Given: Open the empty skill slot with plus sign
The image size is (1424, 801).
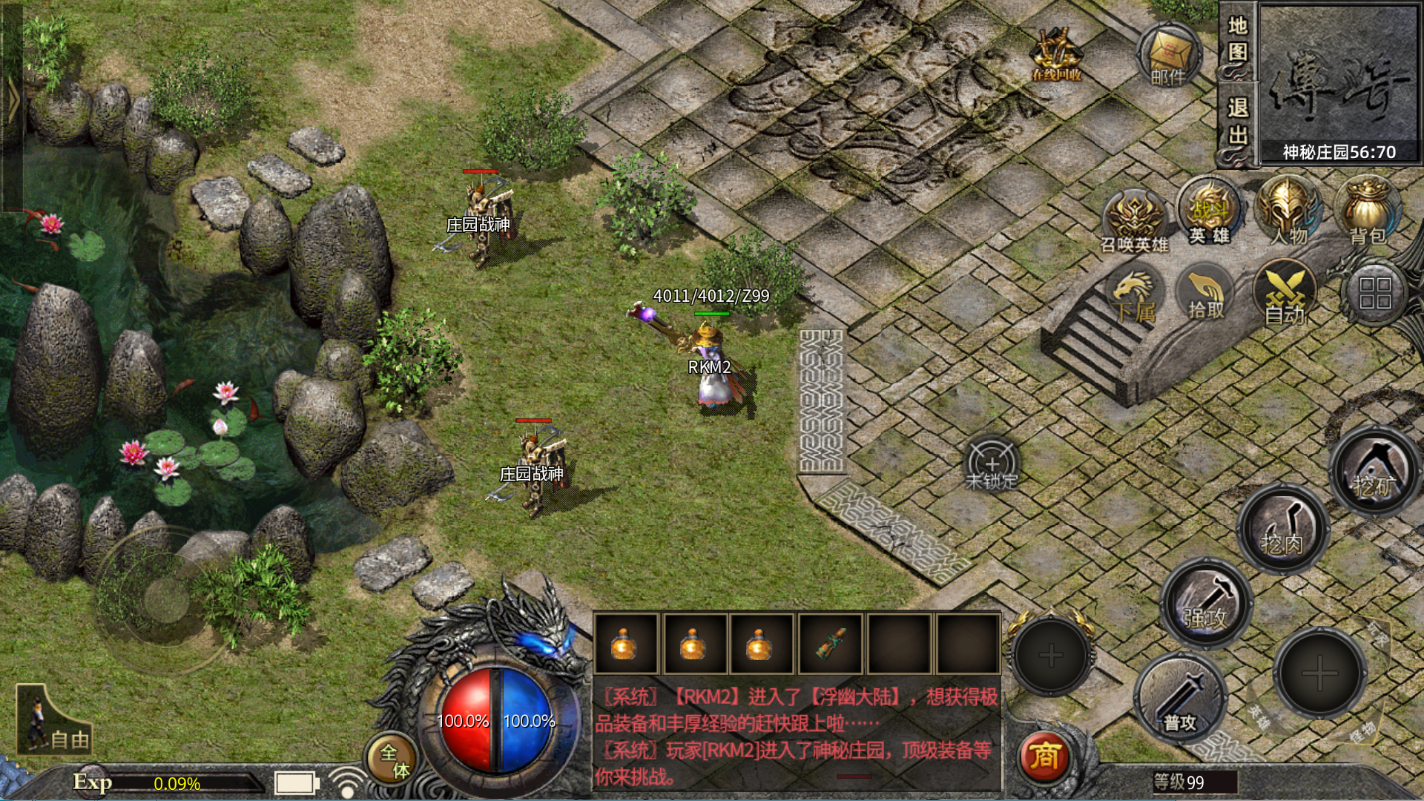Looking at the screenshot, I should pyautogui.click(x=1049, y=657).
